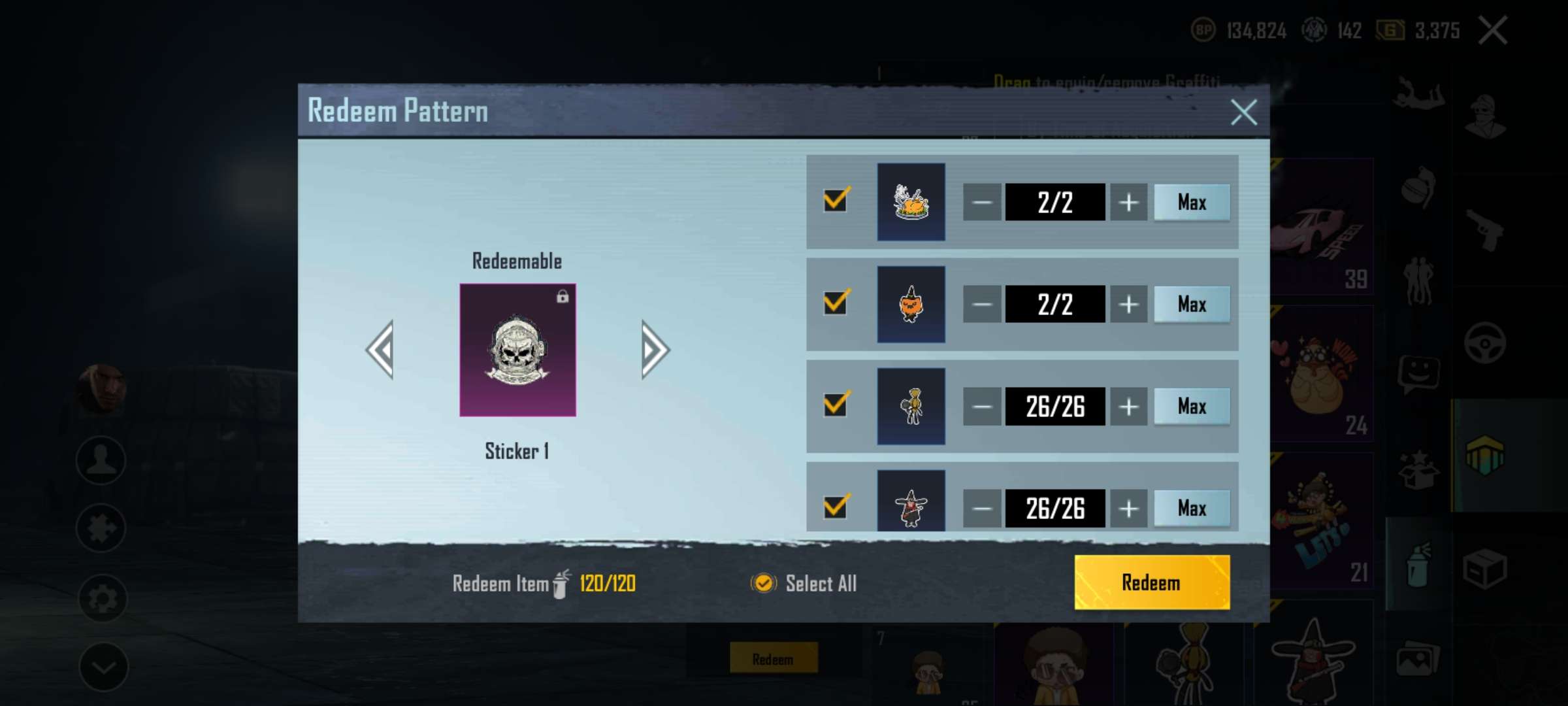Click the right arrow to view next sticker

[x=652, y=351]
